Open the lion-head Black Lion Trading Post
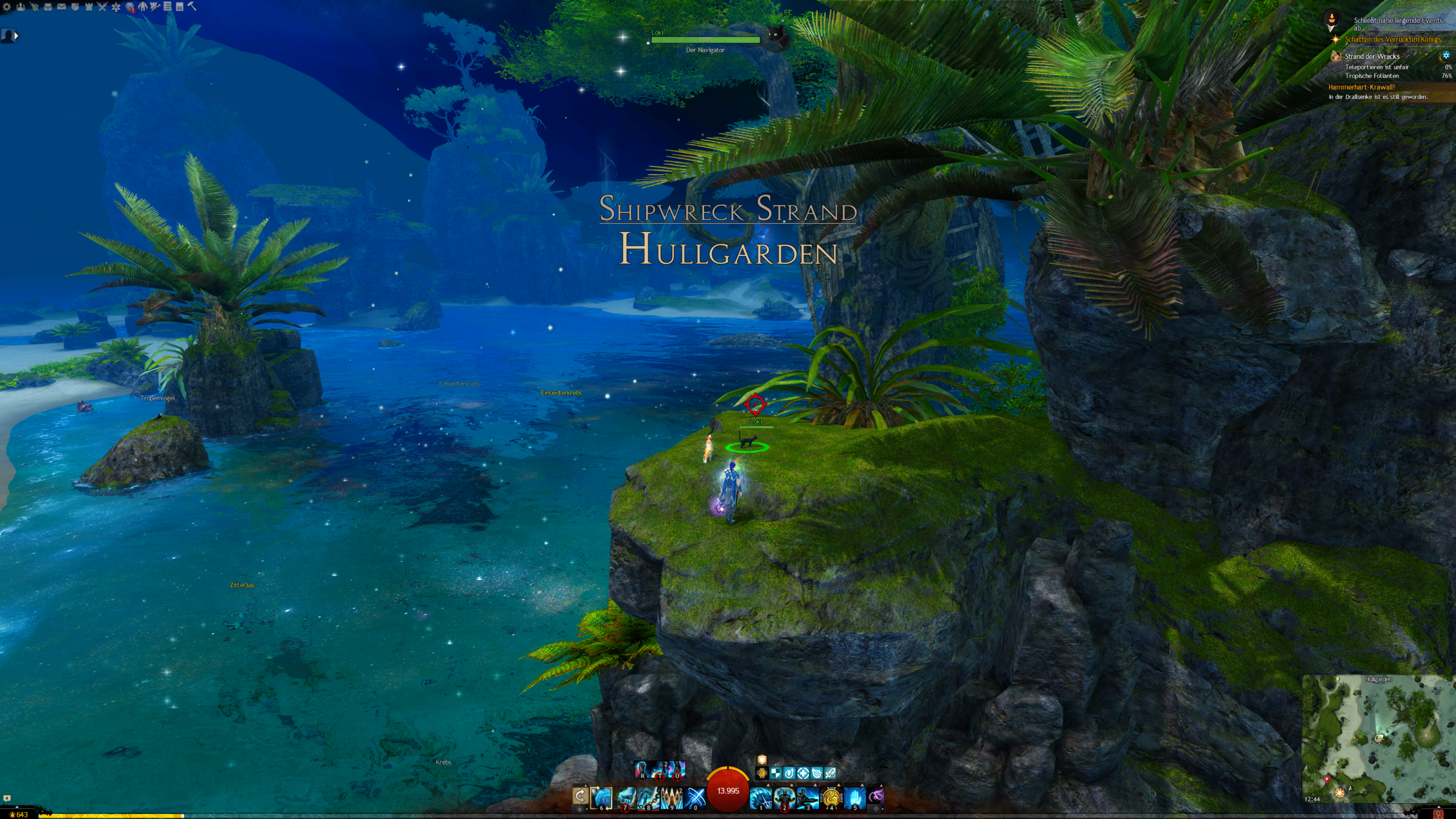 130,7
